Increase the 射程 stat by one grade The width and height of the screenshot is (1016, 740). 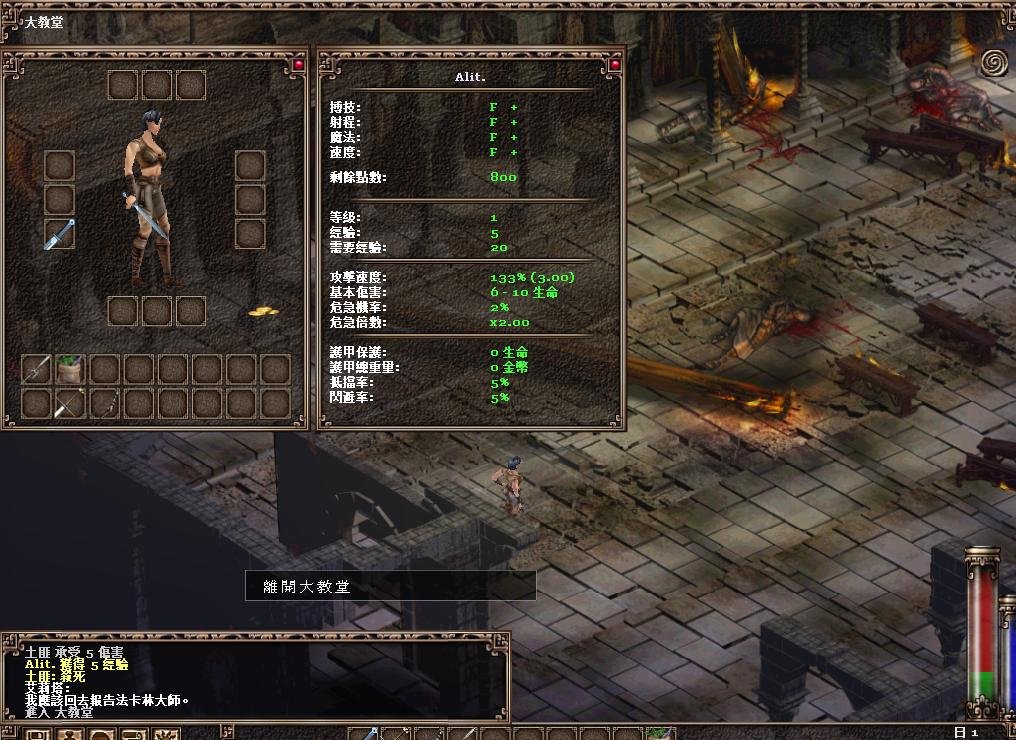click(x=515, y=122)
